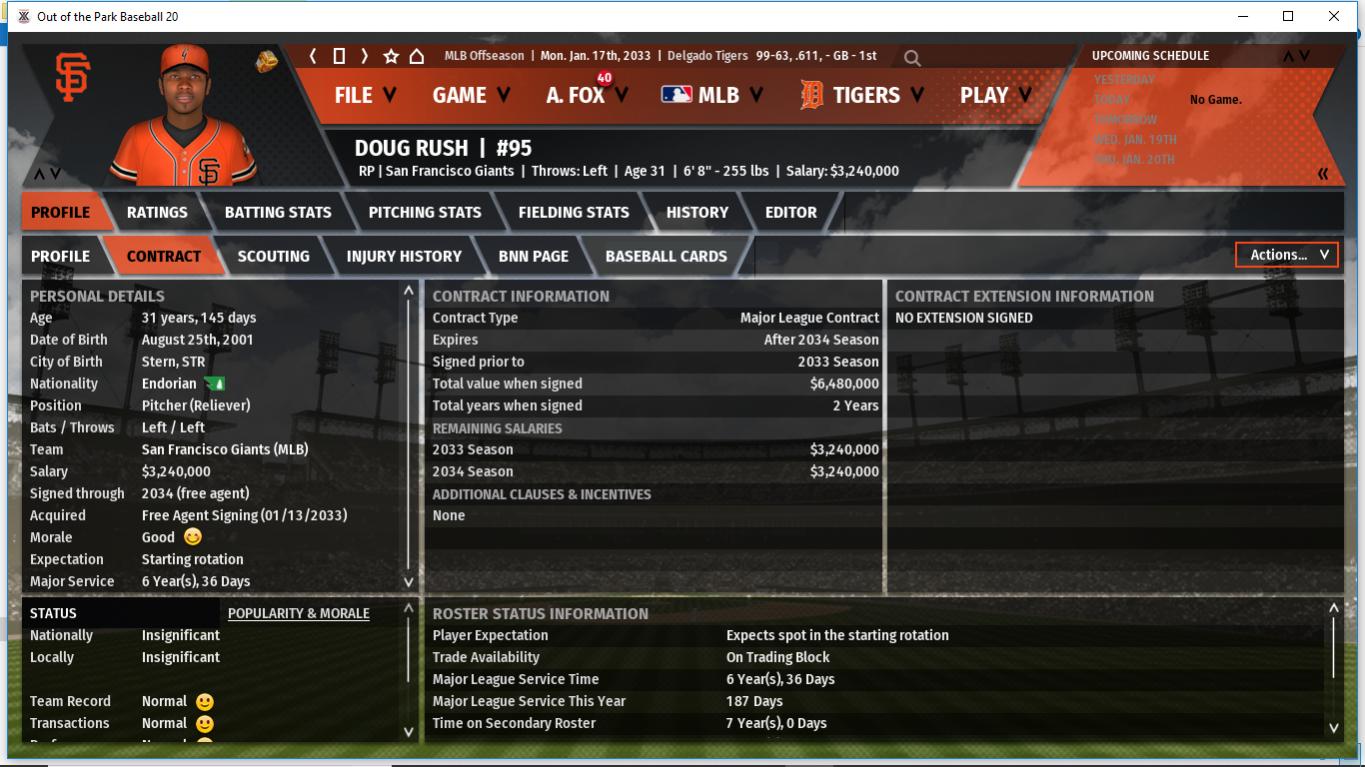This screenshot has width=1365, height=767.
Task: Open the PLAY menu
Action: click(x=996, y=95)
